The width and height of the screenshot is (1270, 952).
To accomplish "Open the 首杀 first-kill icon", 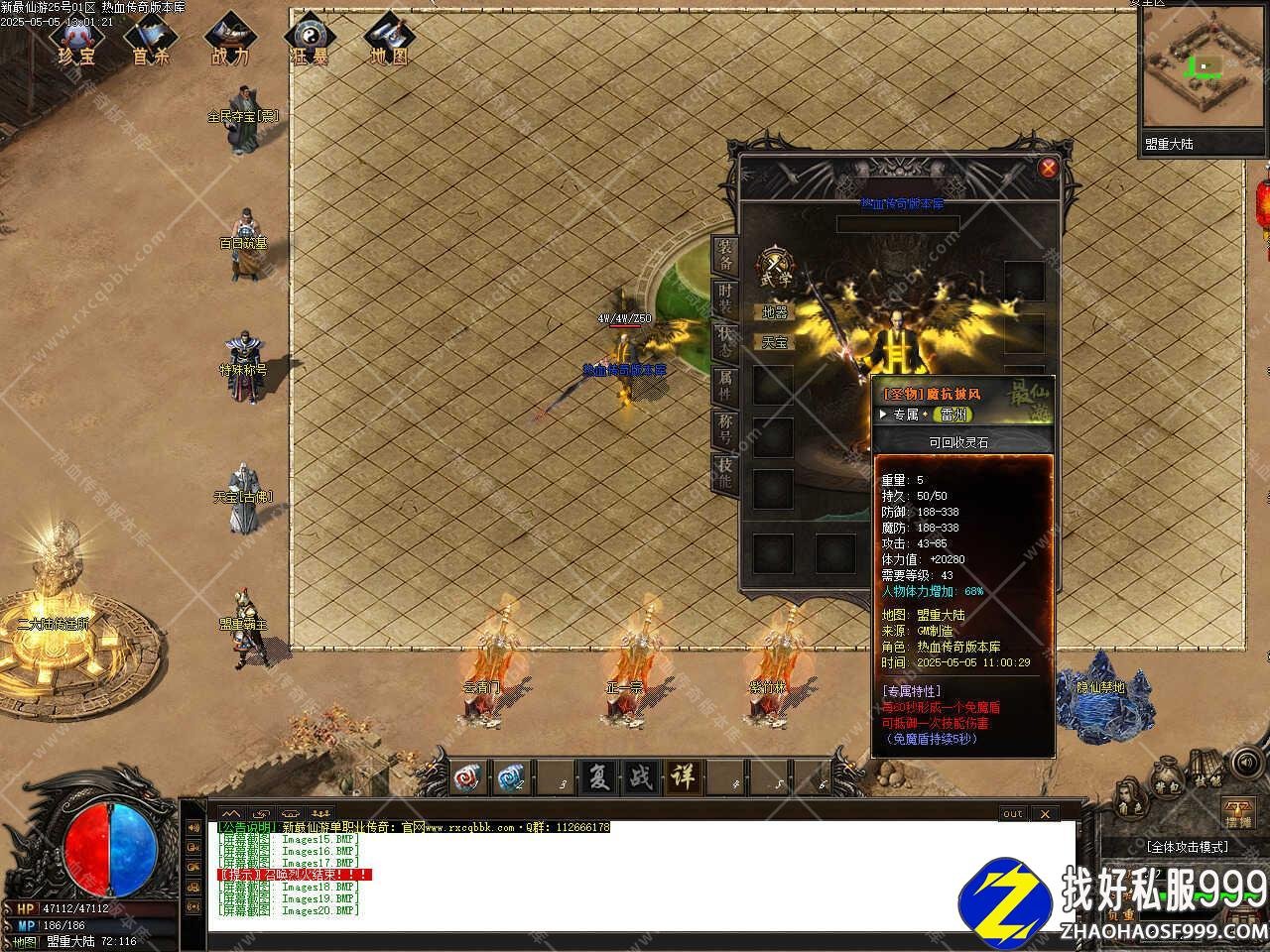I will click(x=151, y=40).
